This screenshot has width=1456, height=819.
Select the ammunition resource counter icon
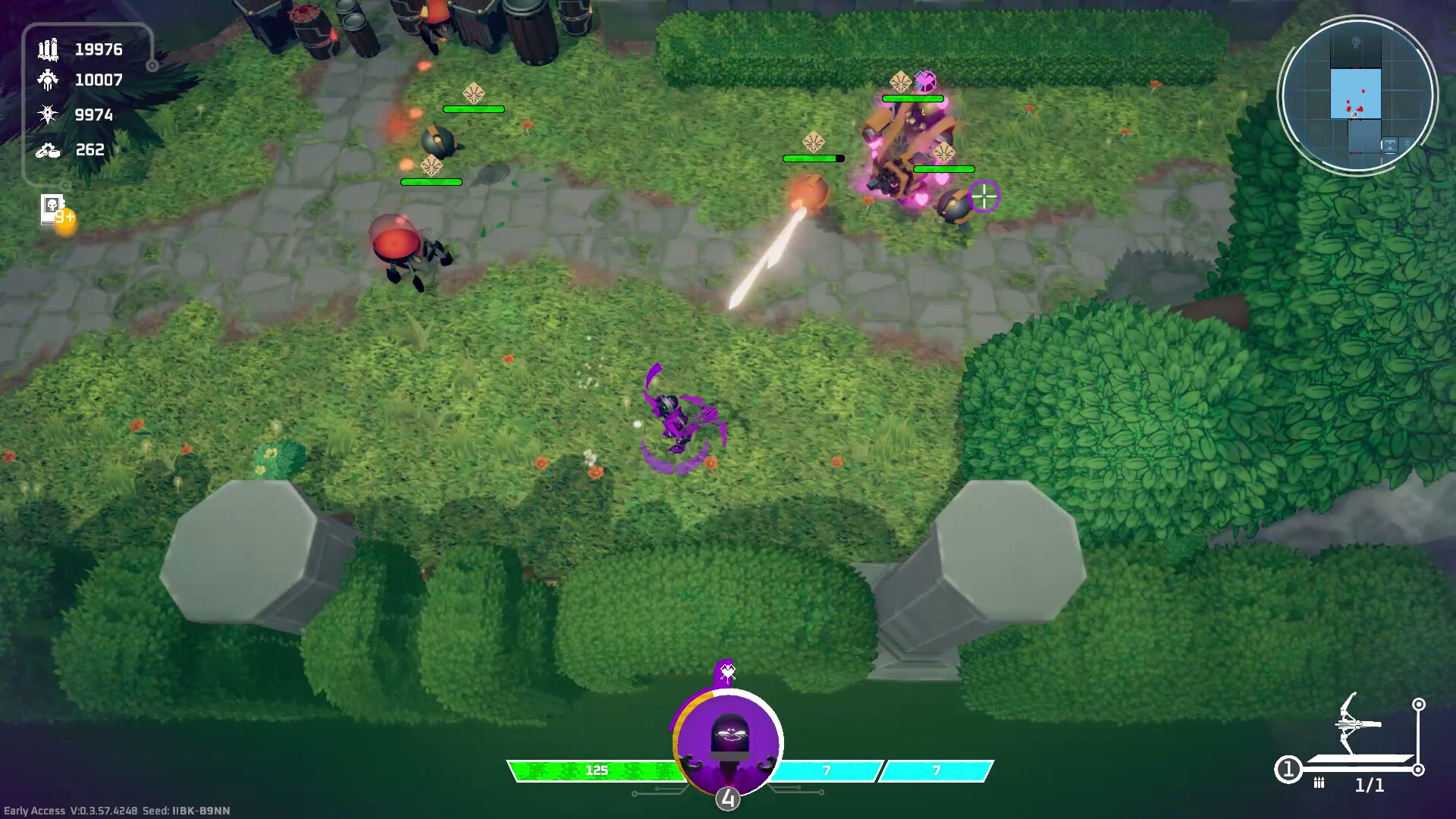pyautogui.click(x=47, y=50)
